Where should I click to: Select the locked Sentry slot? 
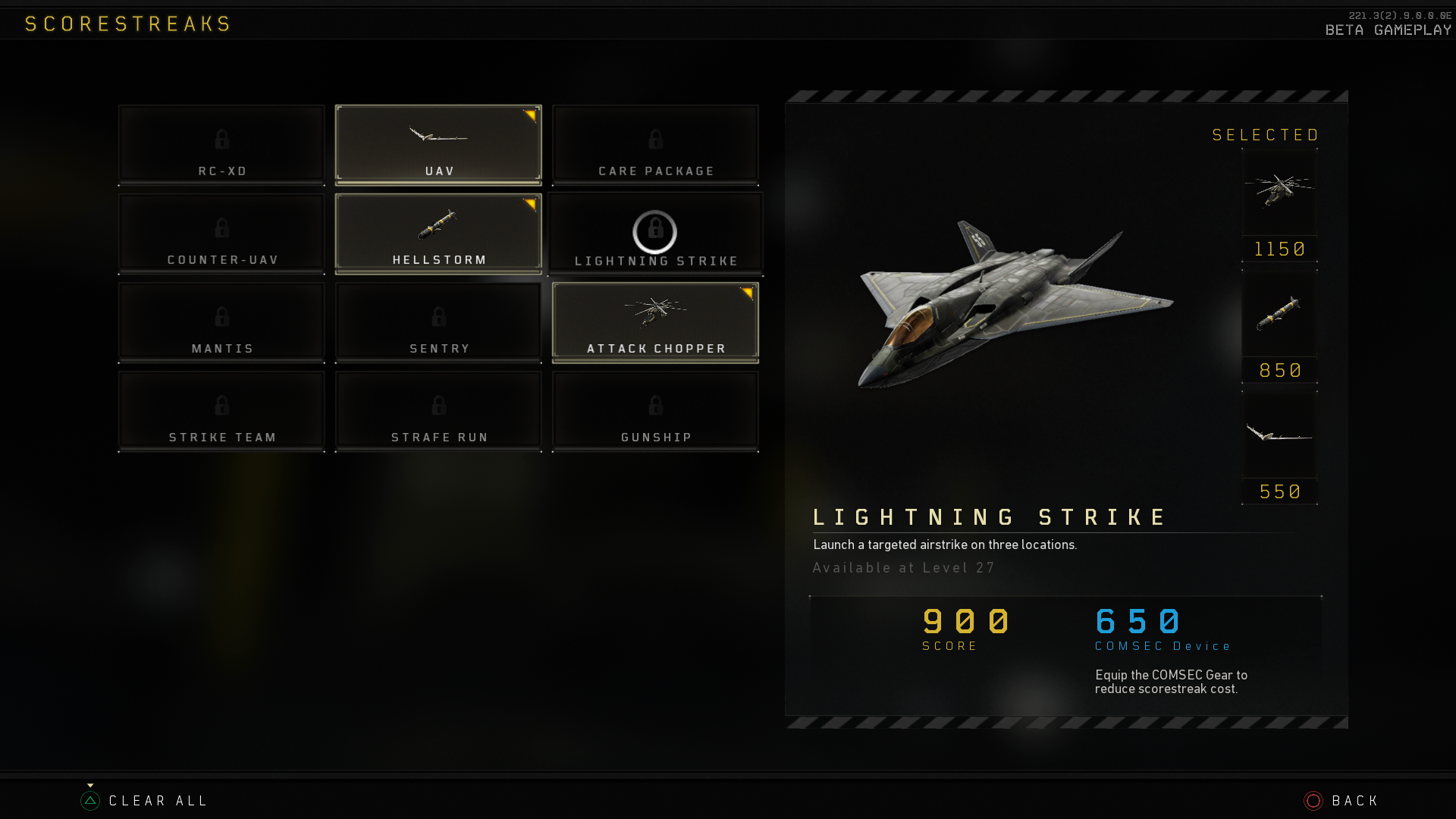(438, 322)
